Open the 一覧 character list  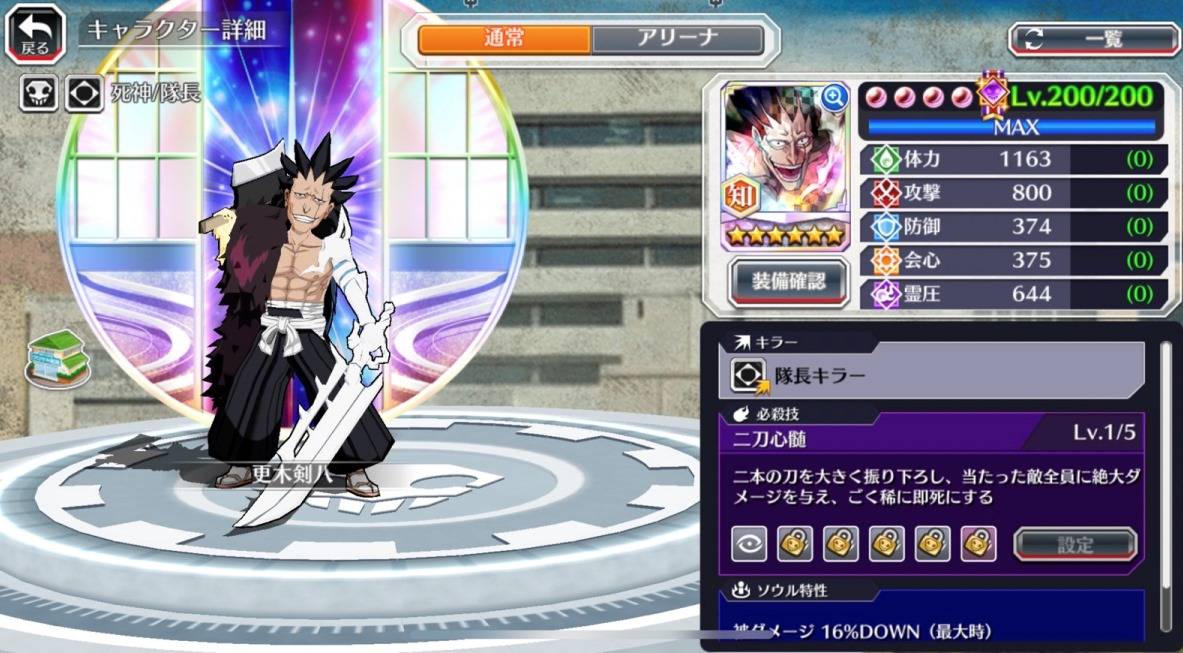coord(1094,40)
